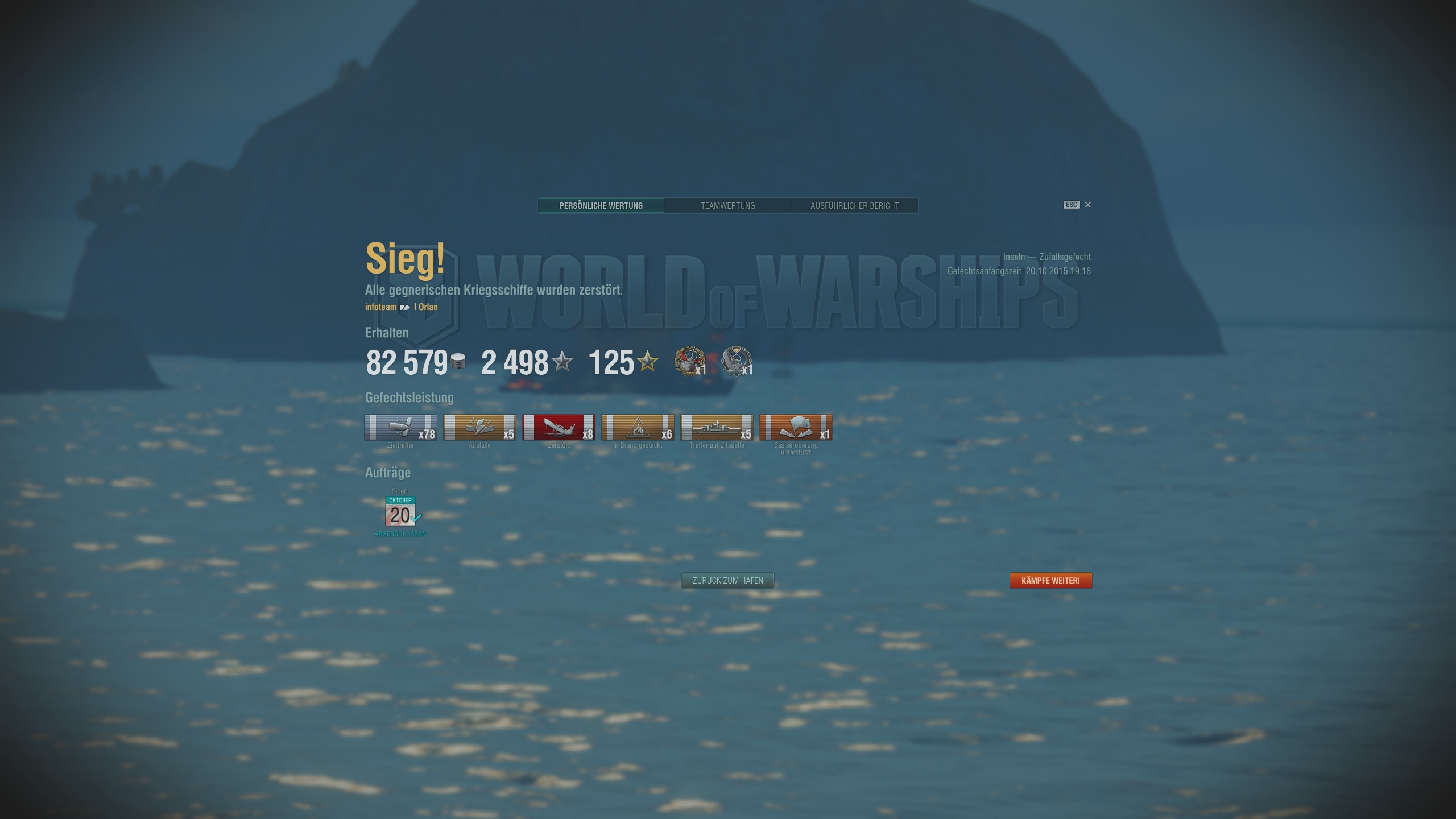
Task: Click the Zurück zum Hafen button
Action: pos(727,580)
